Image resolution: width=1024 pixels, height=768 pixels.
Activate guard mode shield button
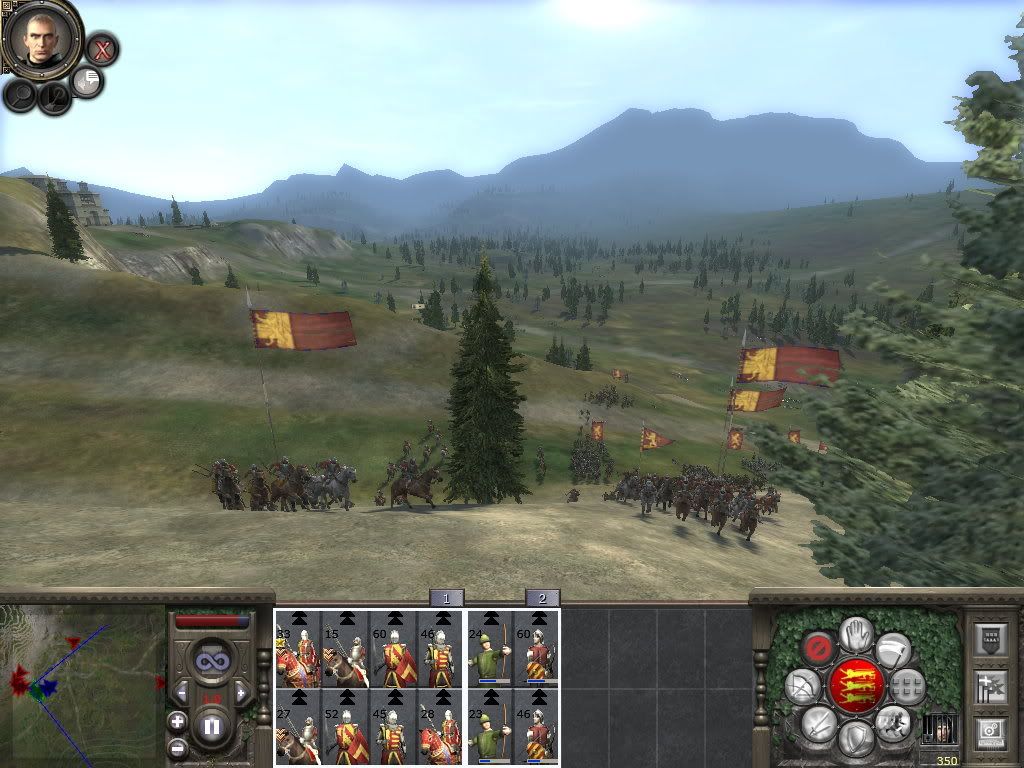point(855,738)
